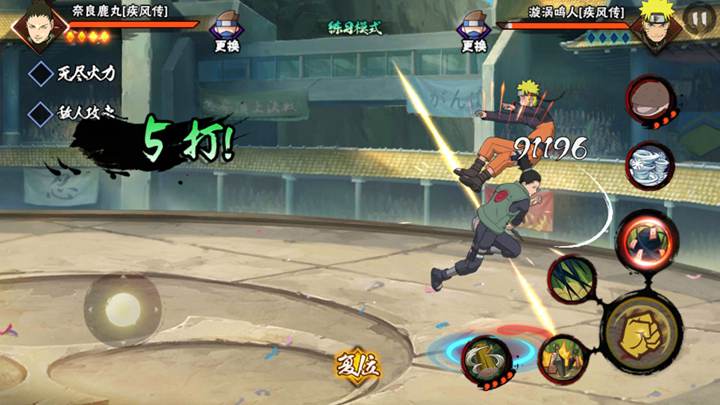Trigger the yellow skill beside the fist button
Viewport: 720px width, 405px height.
[563, 359]
